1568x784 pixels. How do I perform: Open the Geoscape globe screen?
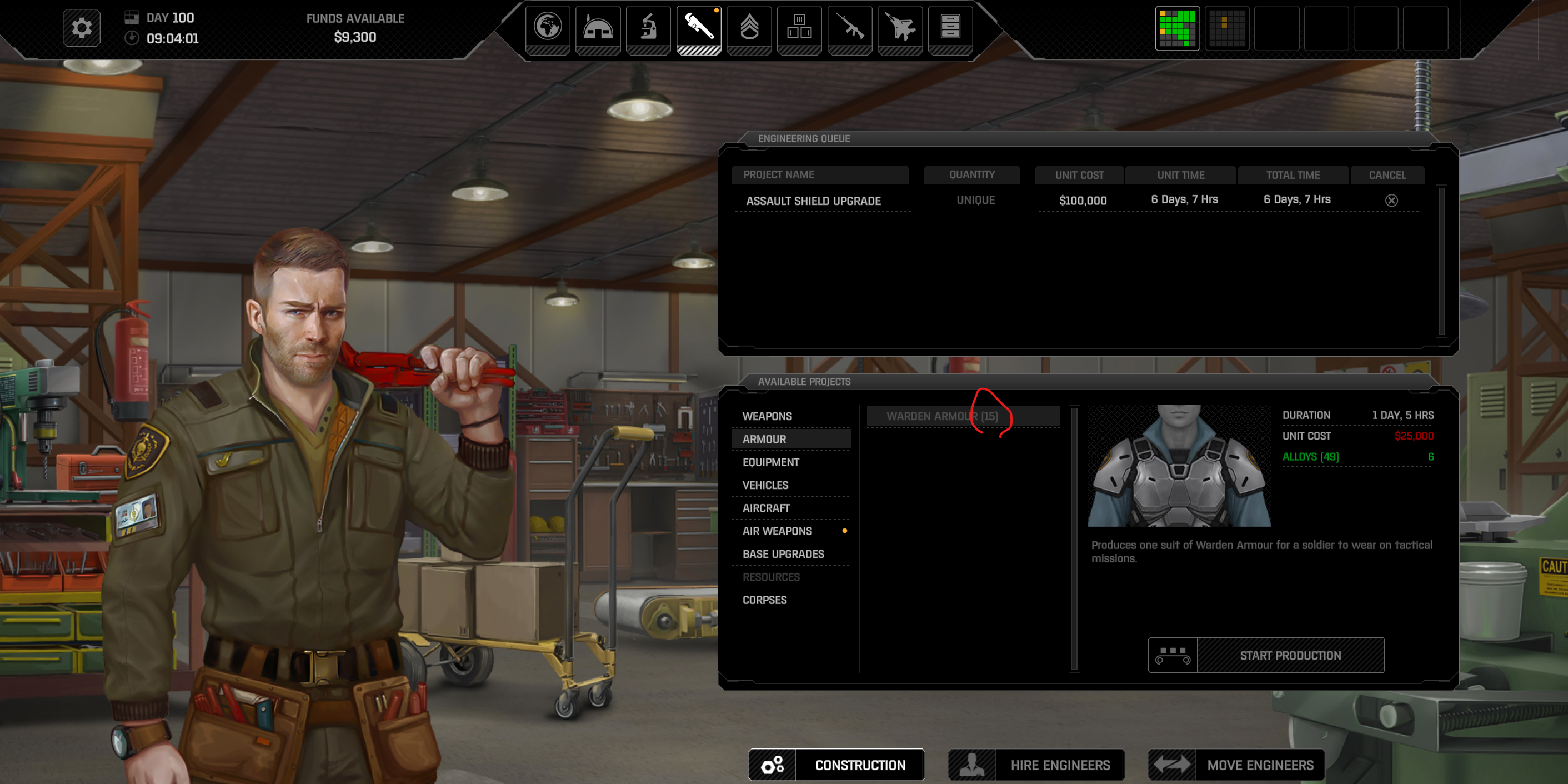point(547,28)
